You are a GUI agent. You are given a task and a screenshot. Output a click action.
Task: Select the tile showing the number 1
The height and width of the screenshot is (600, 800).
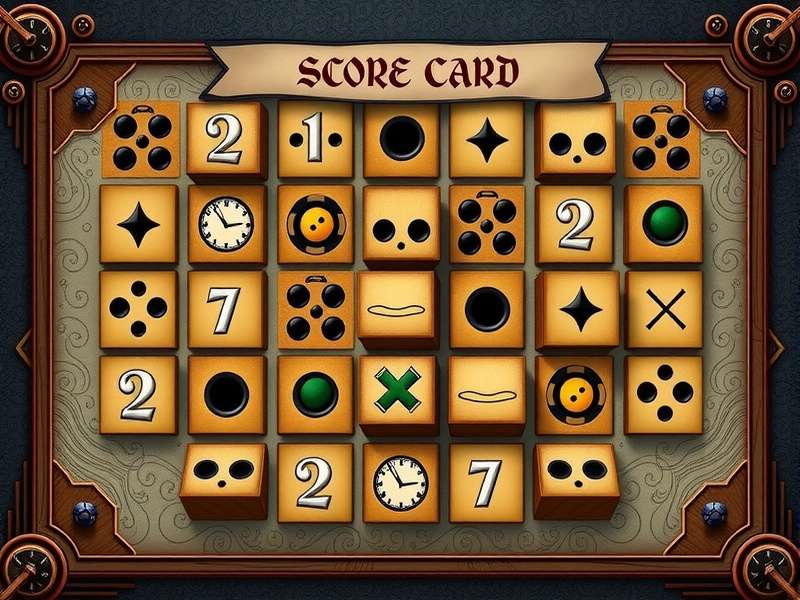click(314, 139)
